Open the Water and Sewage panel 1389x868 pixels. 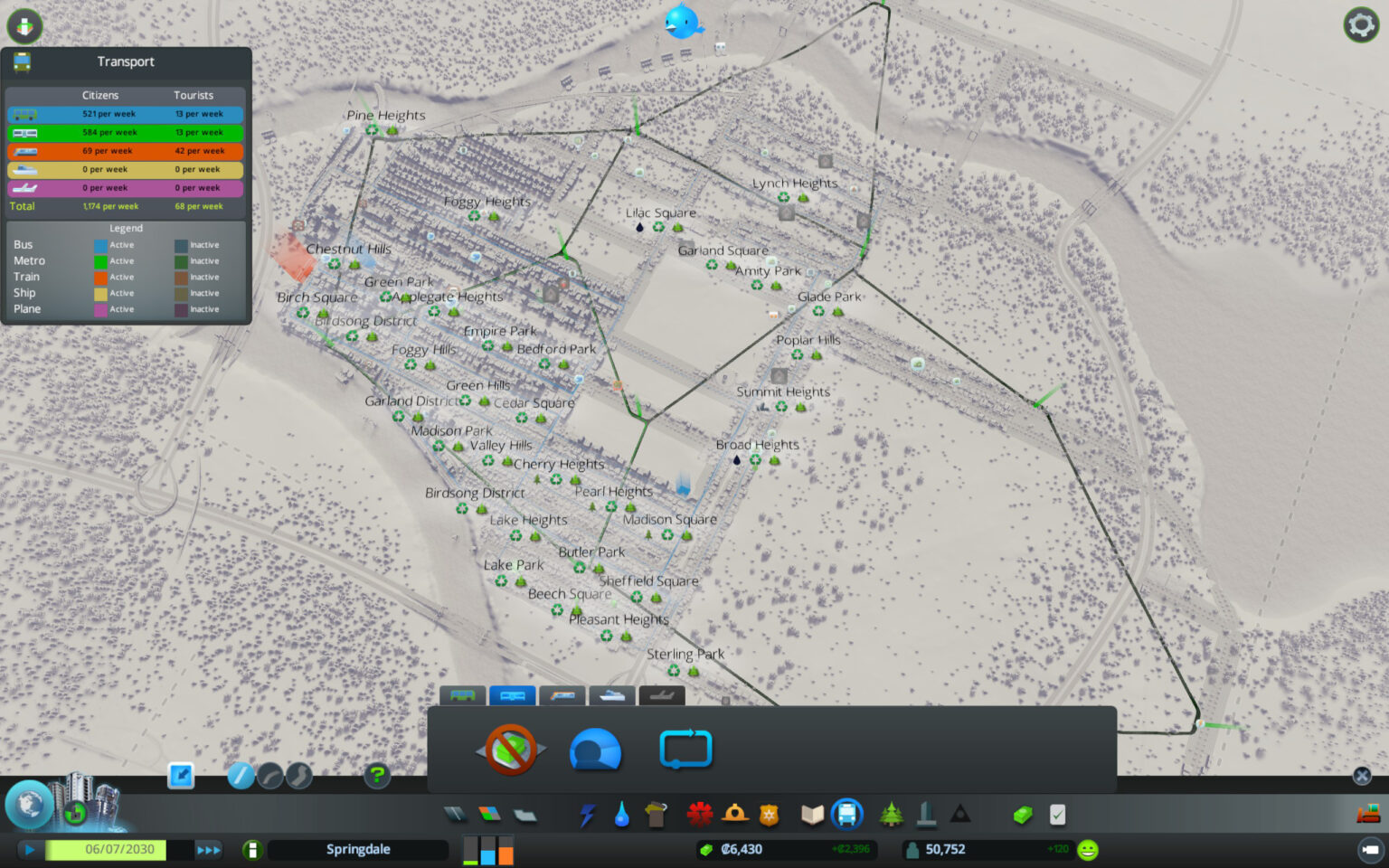tap(621, 815)
